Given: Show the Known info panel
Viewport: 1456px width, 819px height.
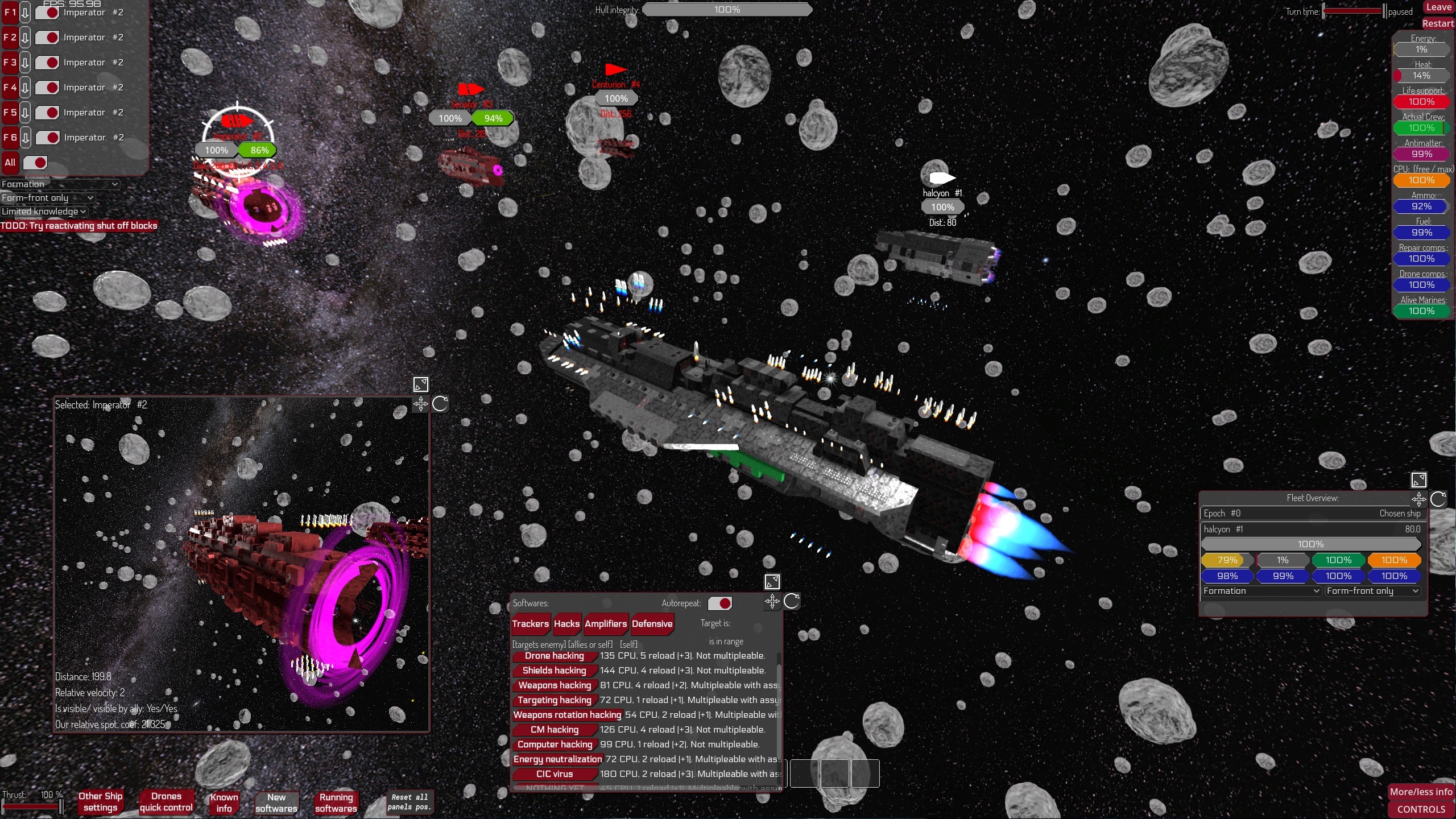Looking at the screenshot, I should (x=224, y=803).
